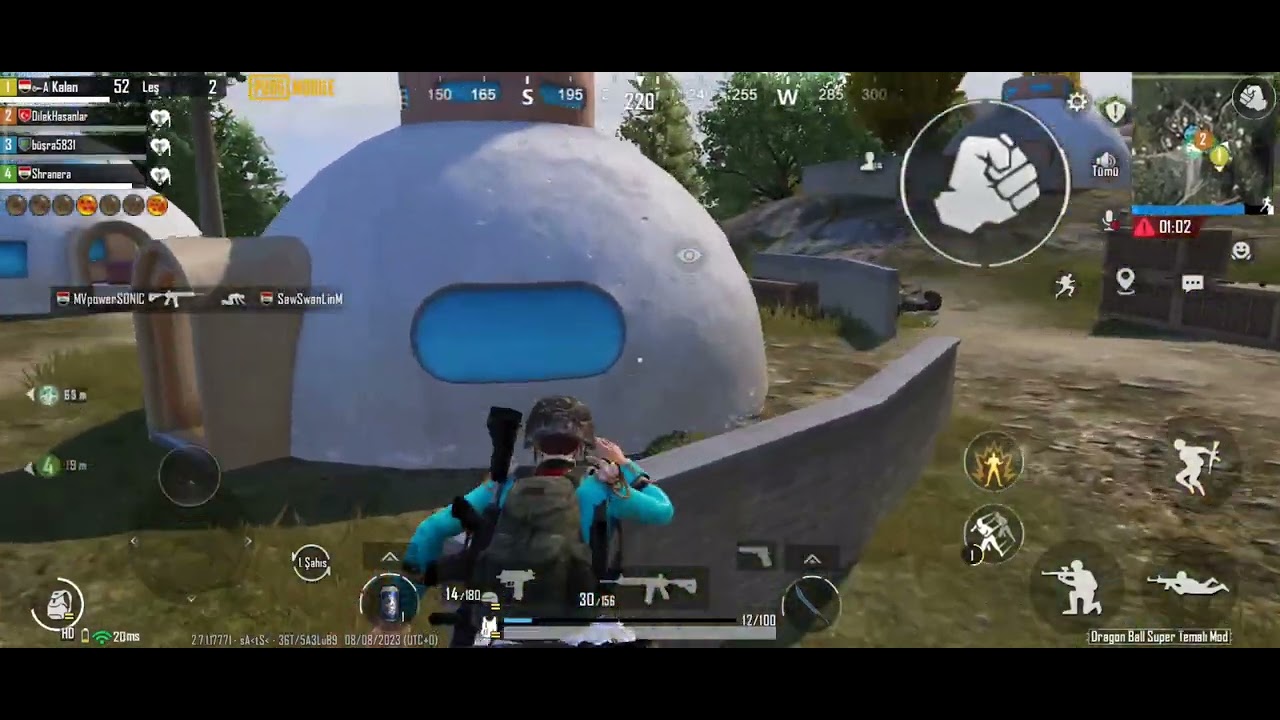Viewport: 1280px width, 720px height.
Task: Select the submachine gun slot with 14/180 ammo
Action: [515, 587]
